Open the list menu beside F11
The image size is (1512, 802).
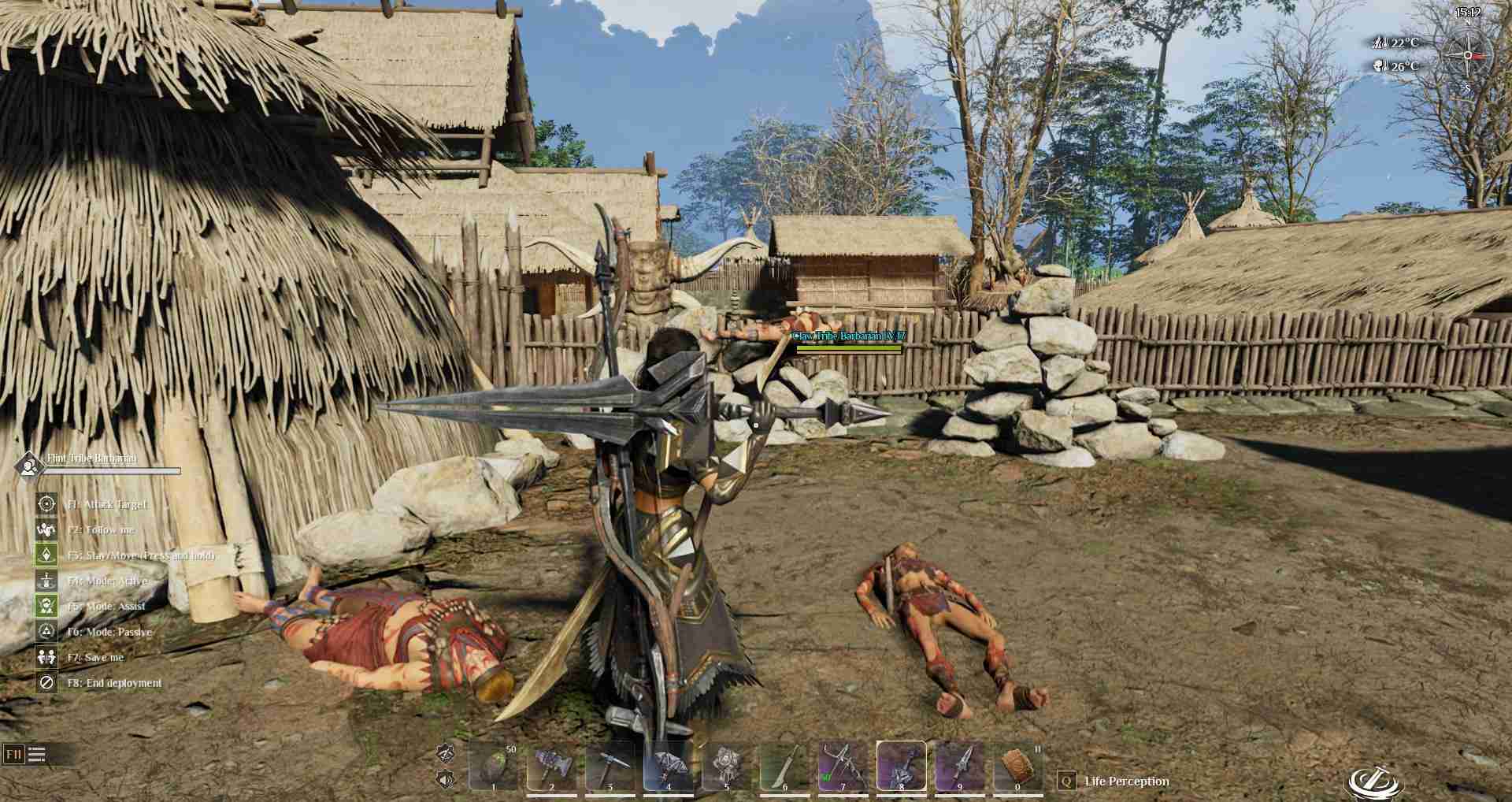(x=37, y=755)
